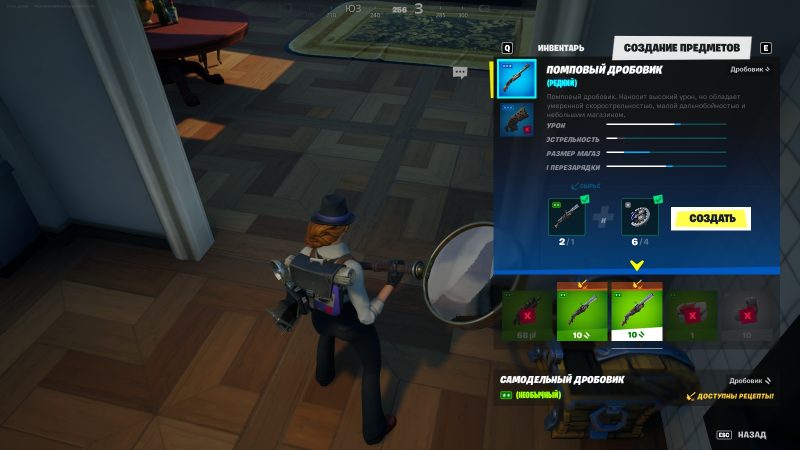
Task: Expand the yellow down-arrow below the recipe
Action: point(637,266)
